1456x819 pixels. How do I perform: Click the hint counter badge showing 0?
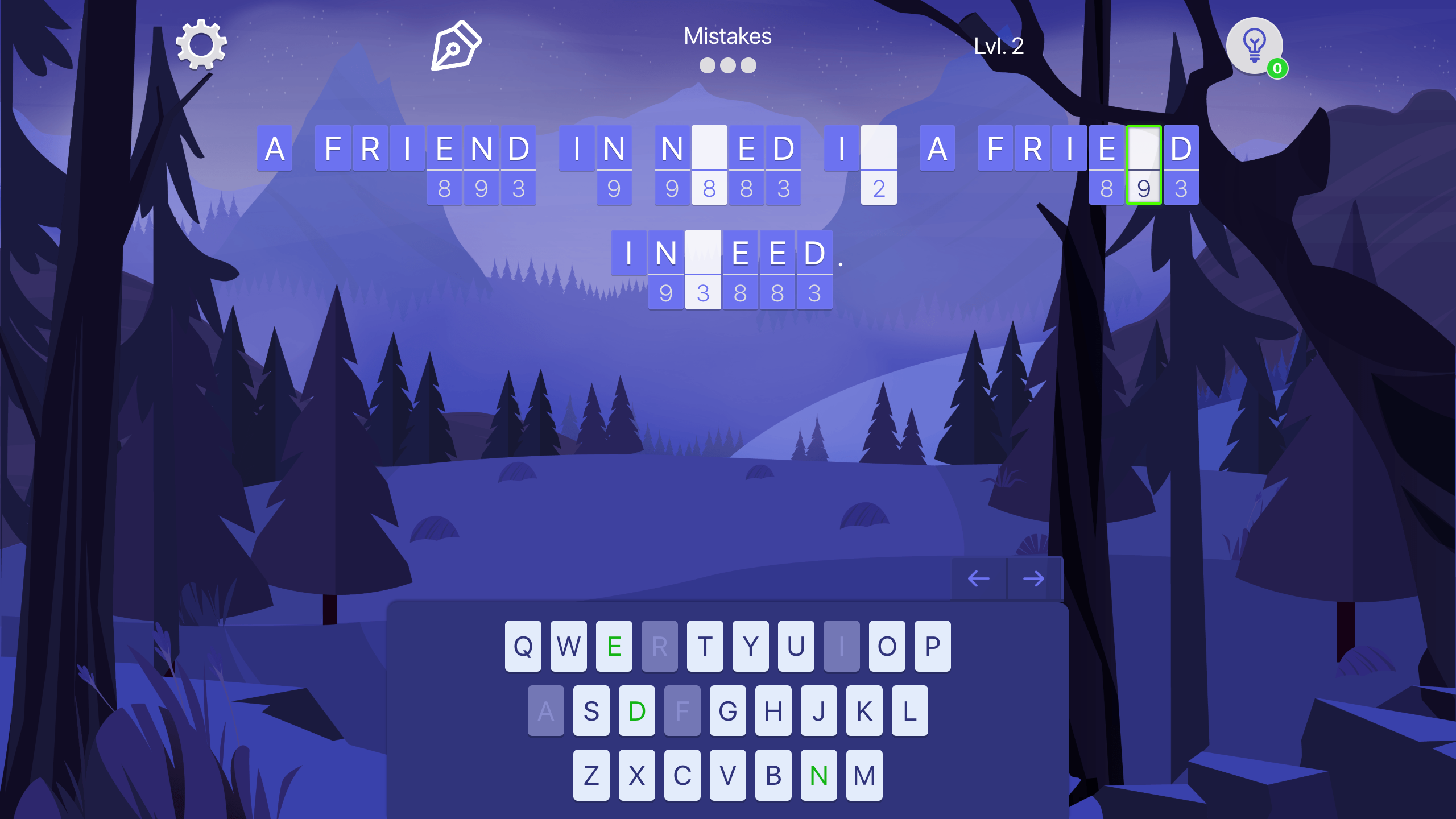(1277, 68)
